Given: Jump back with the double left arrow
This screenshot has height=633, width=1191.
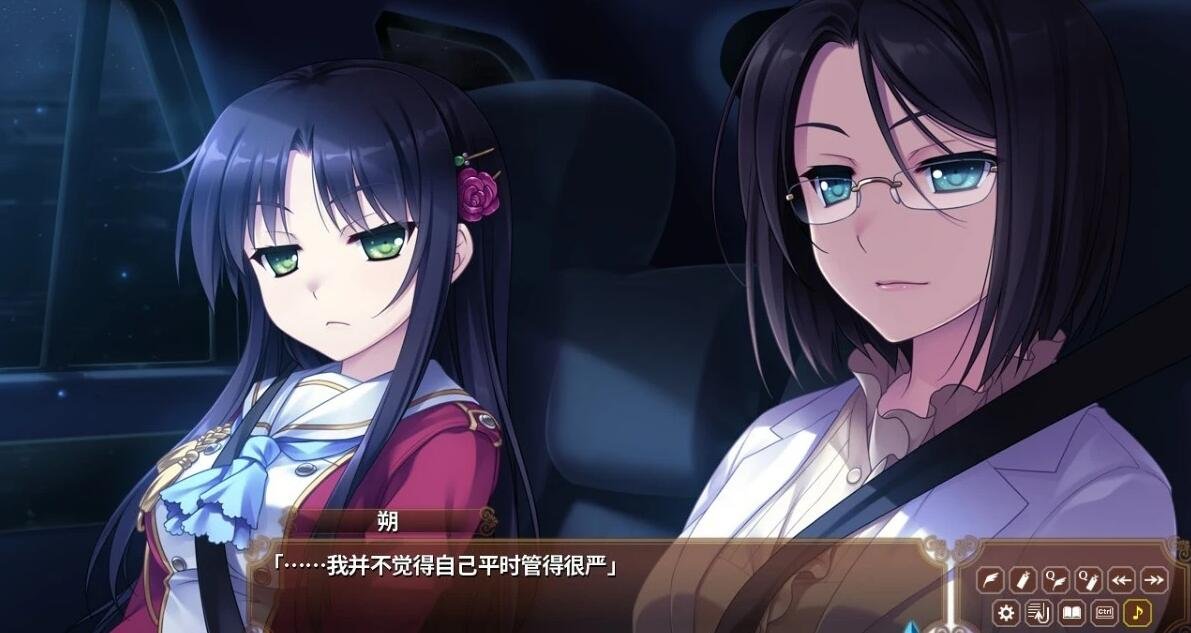Looking at the screenshot, I should [1121, 580].
